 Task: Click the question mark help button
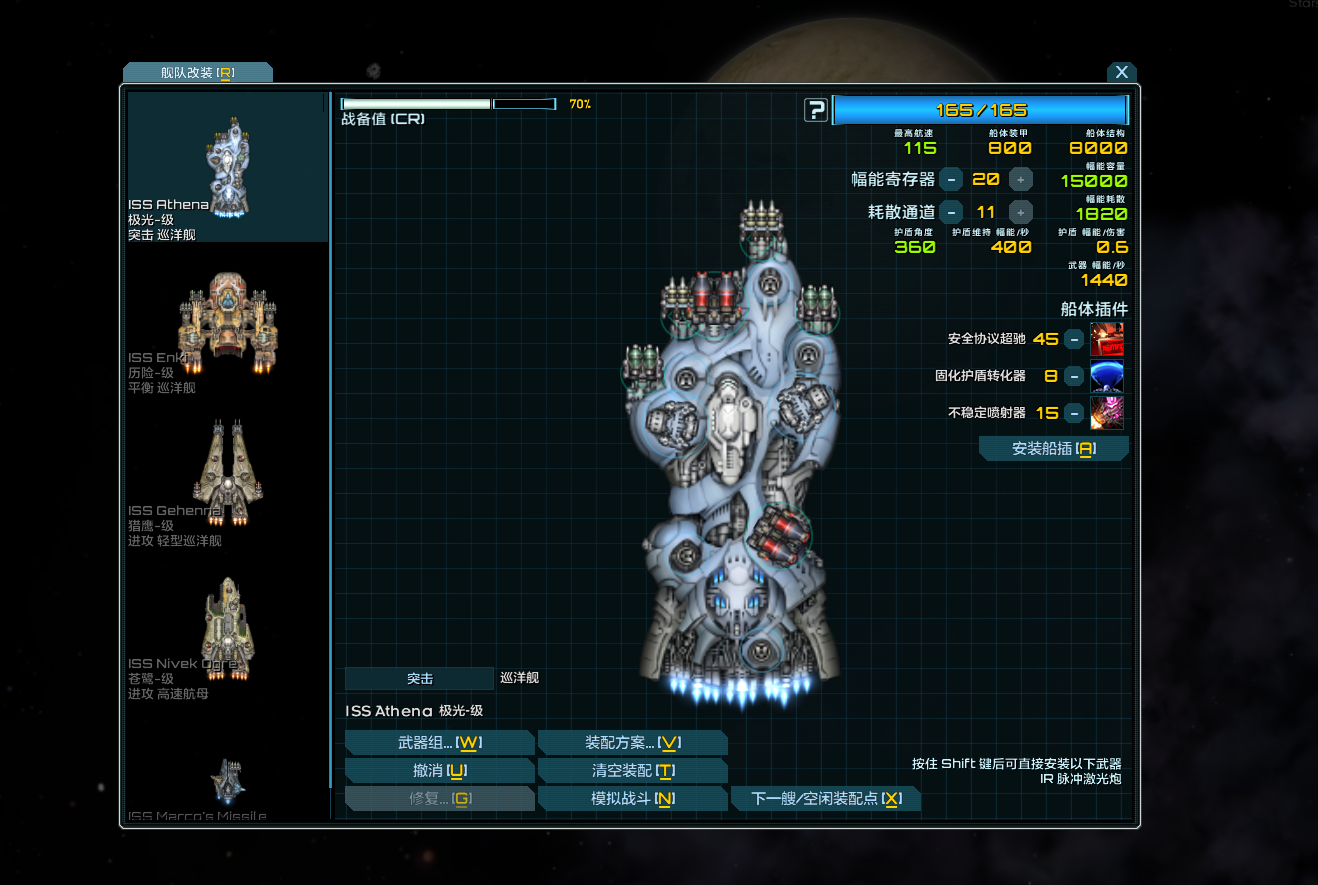point(816,110)
